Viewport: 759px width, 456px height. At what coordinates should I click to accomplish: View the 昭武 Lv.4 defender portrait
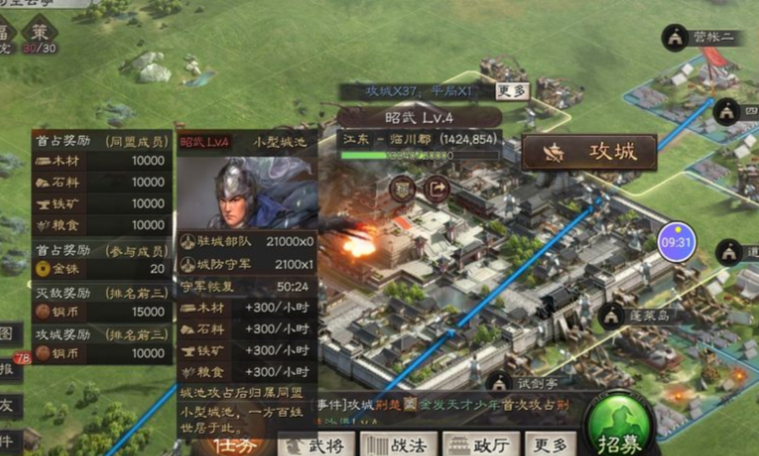click(246, 192)
